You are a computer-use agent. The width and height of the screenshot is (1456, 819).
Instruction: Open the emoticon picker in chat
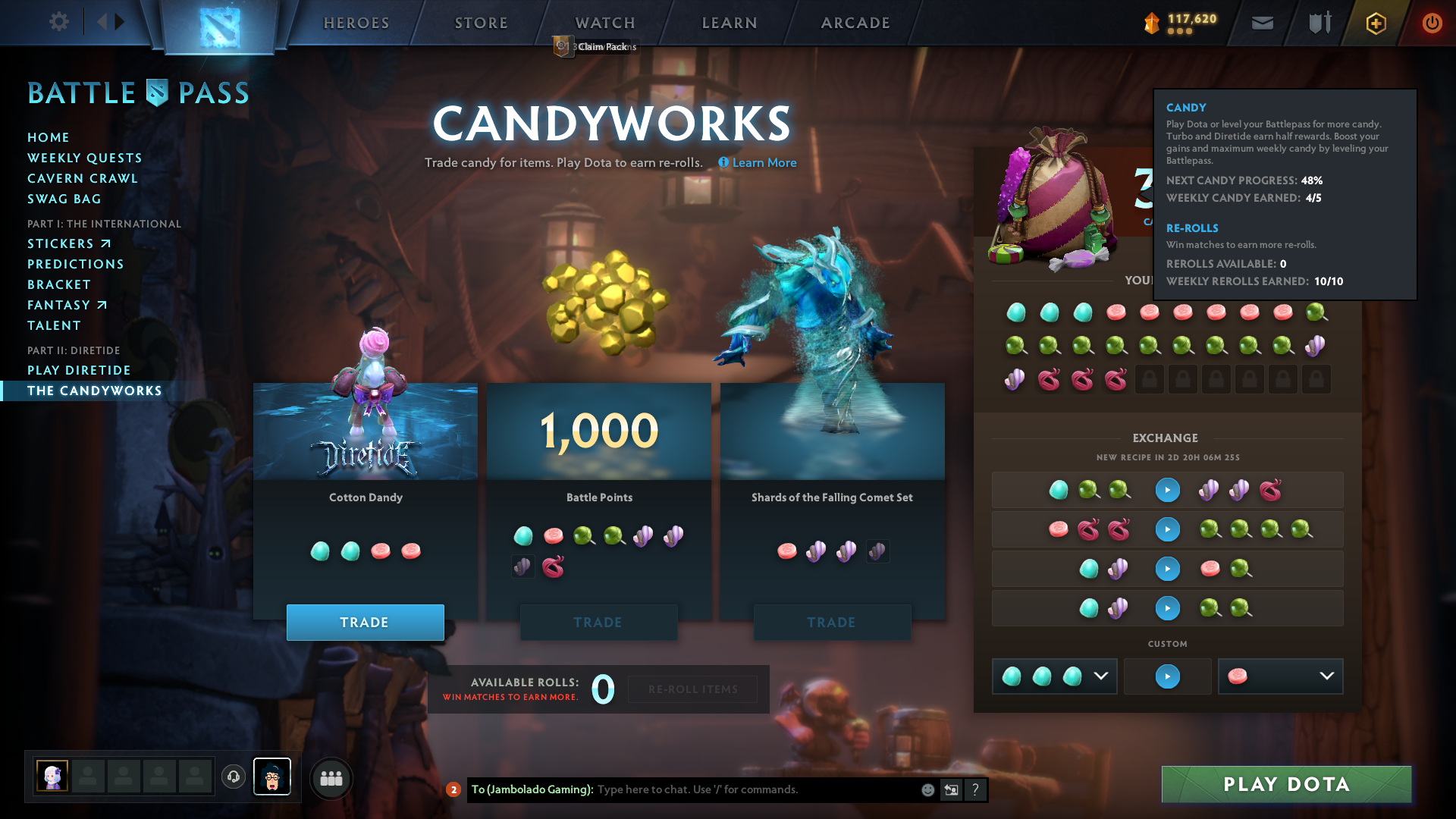(927, 789)
